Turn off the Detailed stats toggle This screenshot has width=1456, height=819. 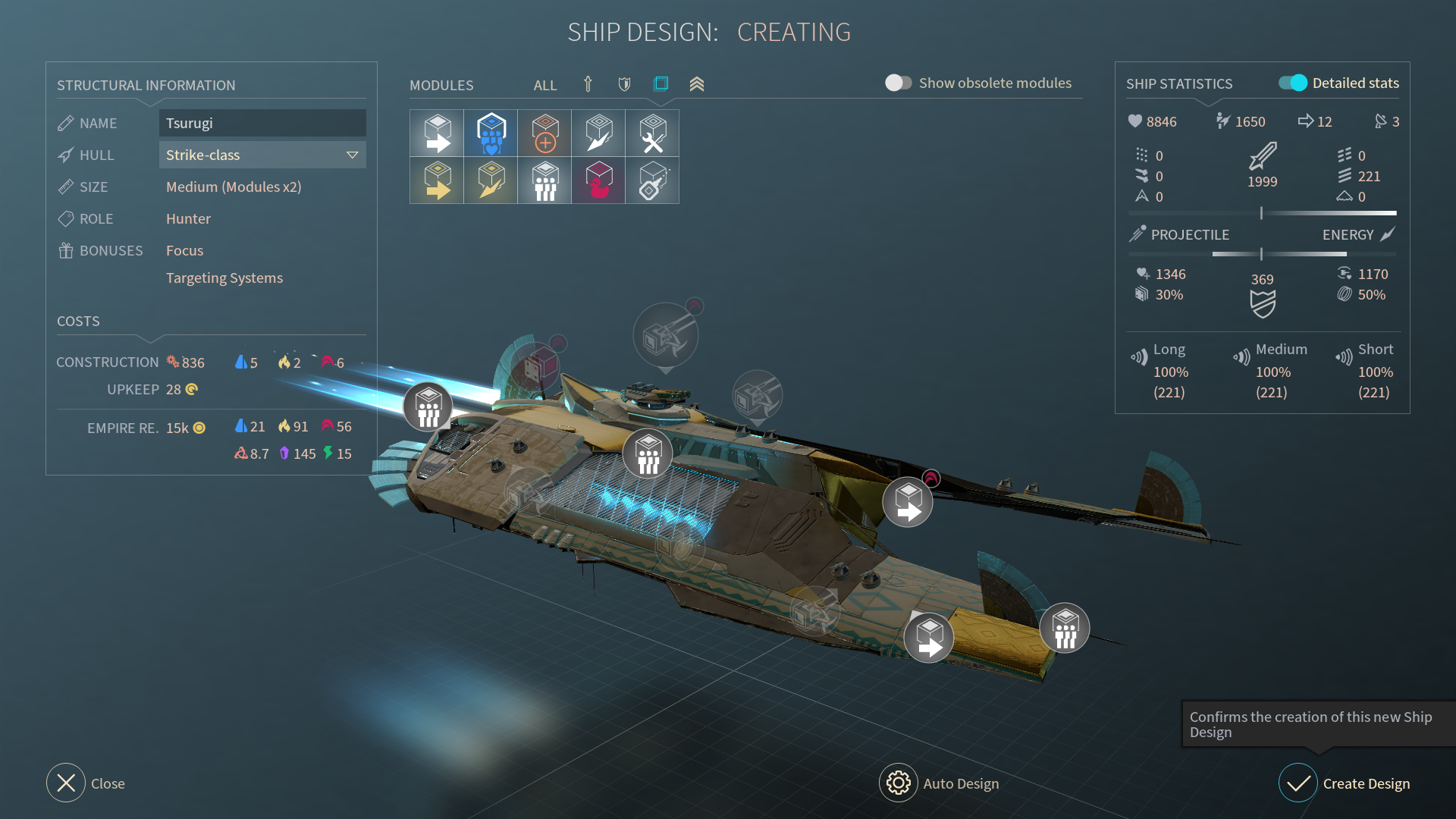click(x=1292, y=83)
